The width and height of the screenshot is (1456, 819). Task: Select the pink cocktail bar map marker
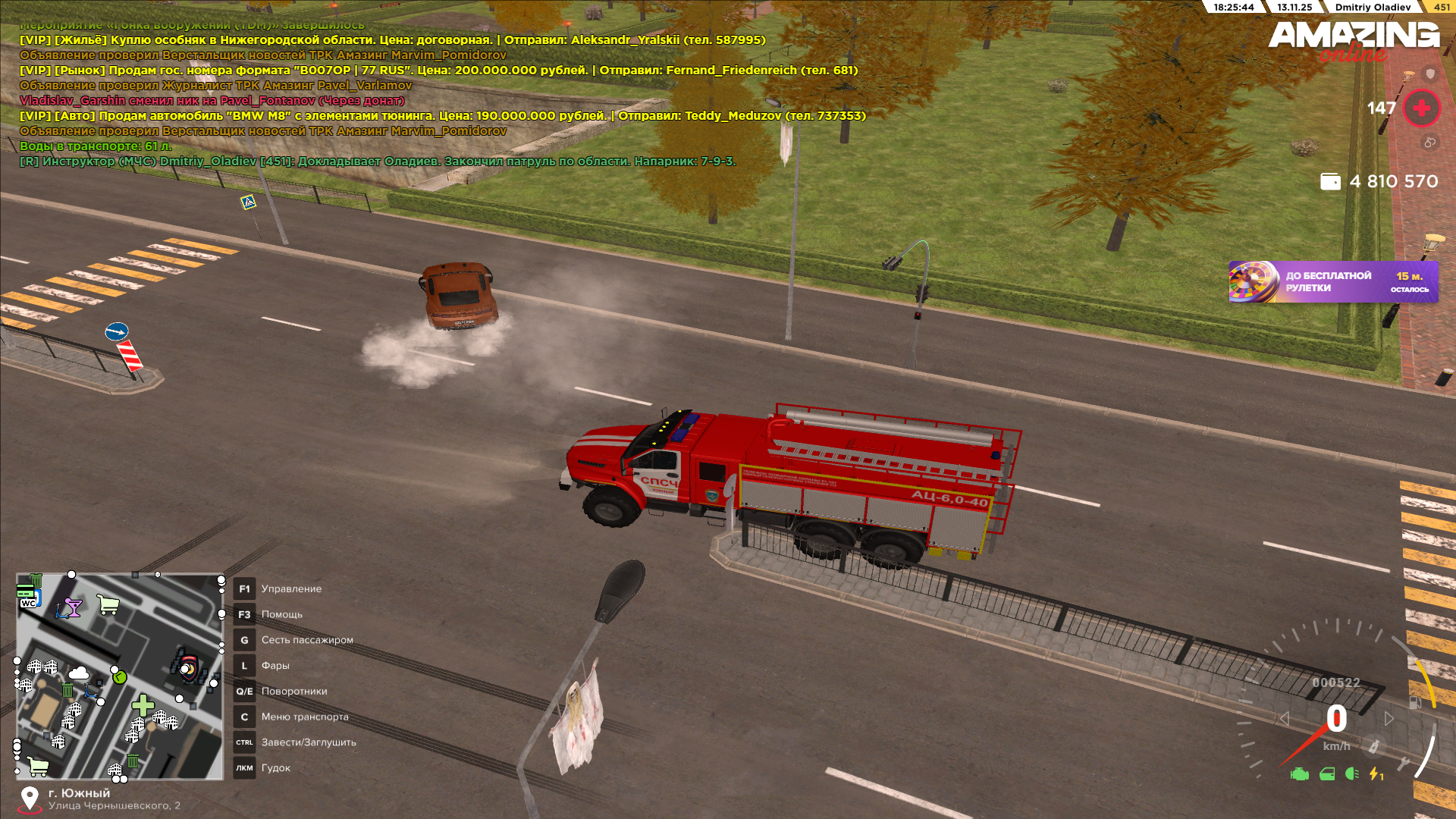point(72,607)
